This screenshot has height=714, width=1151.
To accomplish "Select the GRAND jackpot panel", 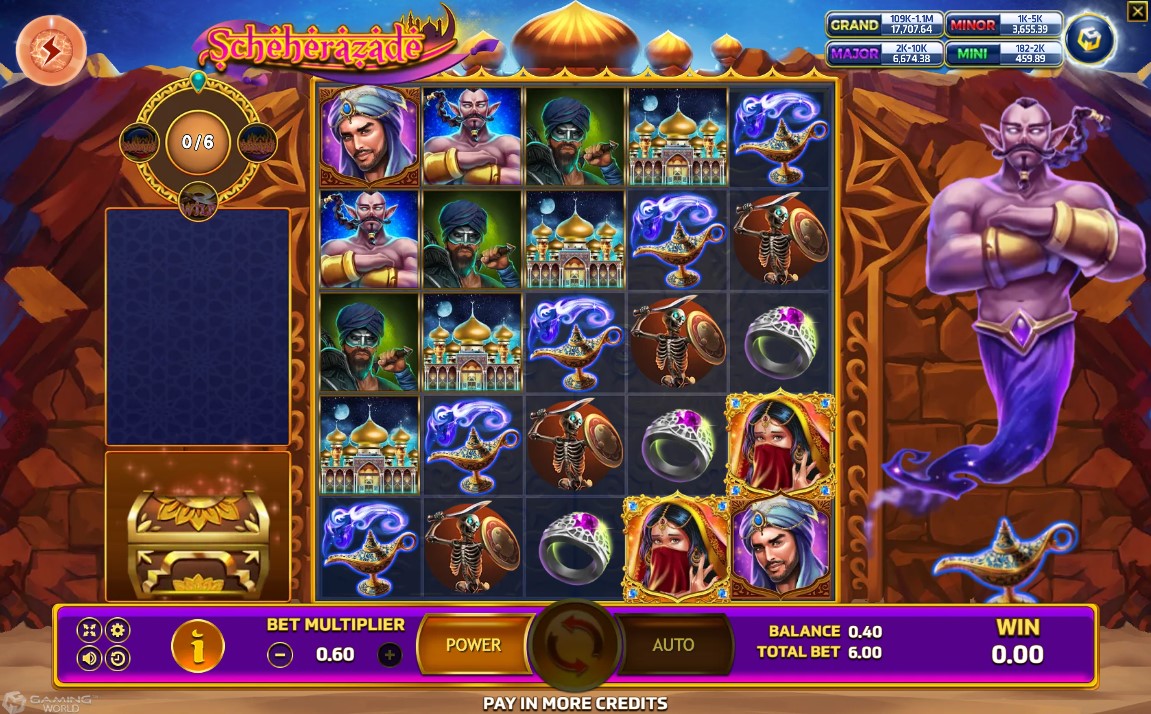I will pyautogui.click(x=885, y=25).
